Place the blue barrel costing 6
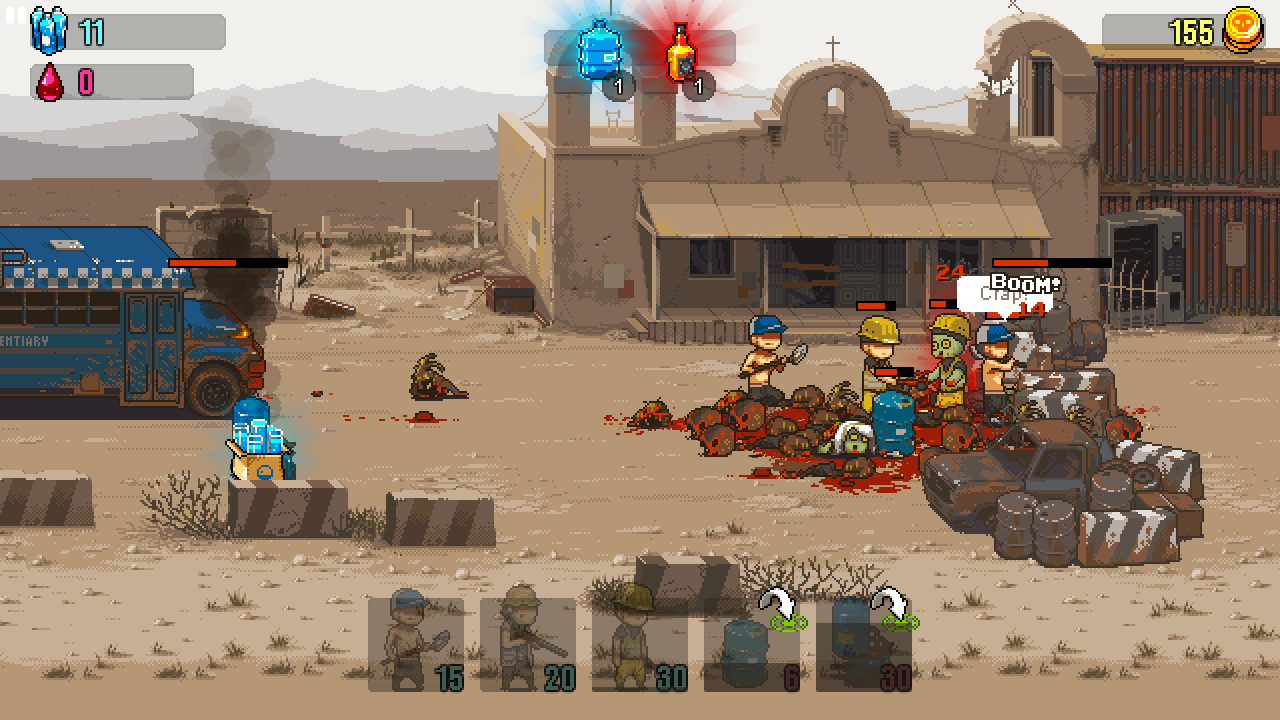 pos(752,644)
